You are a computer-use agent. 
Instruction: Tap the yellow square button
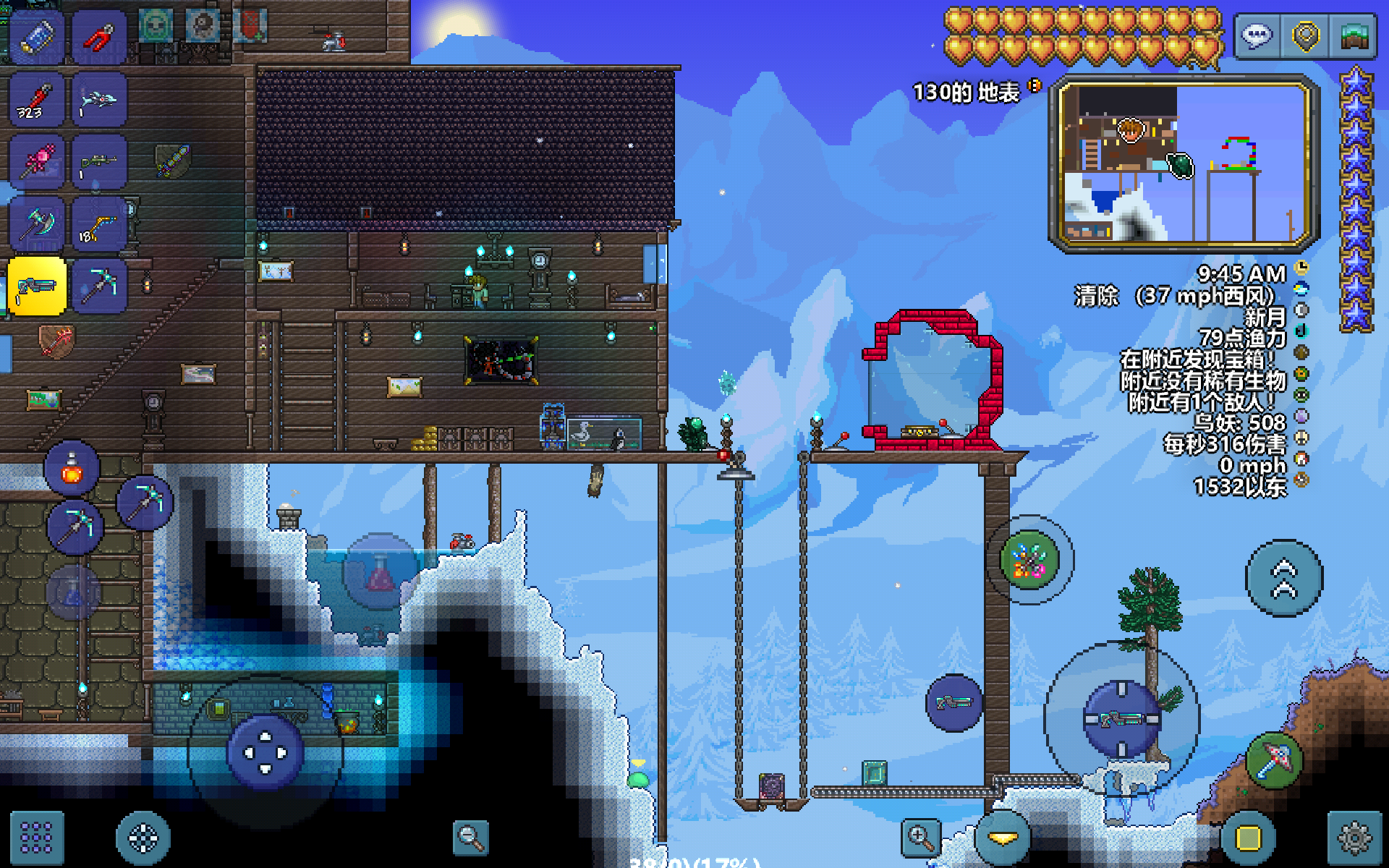(x=1248, y=838)
